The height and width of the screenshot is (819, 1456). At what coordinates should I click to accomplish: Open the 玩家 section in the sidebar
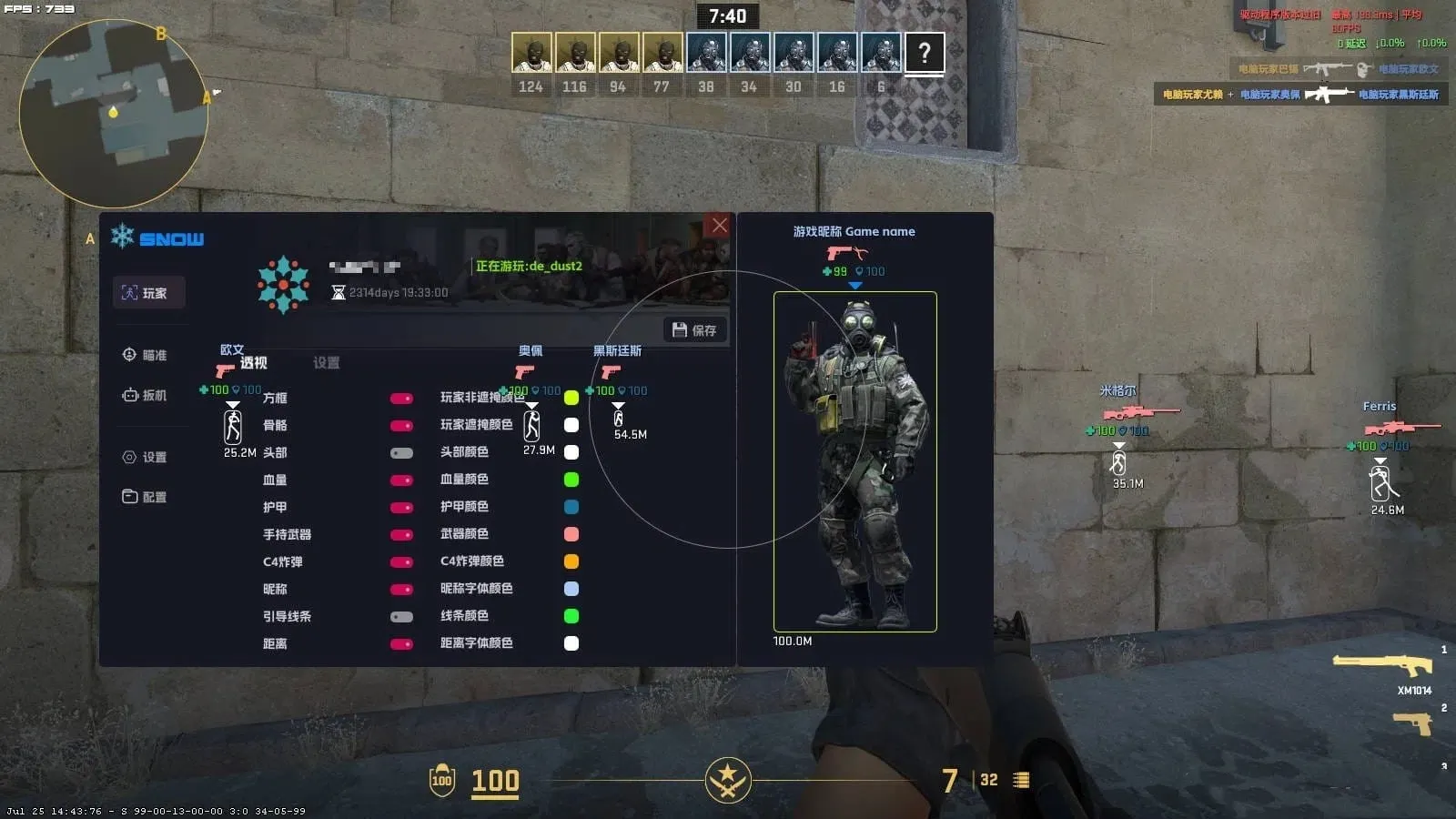pos(148,293)
